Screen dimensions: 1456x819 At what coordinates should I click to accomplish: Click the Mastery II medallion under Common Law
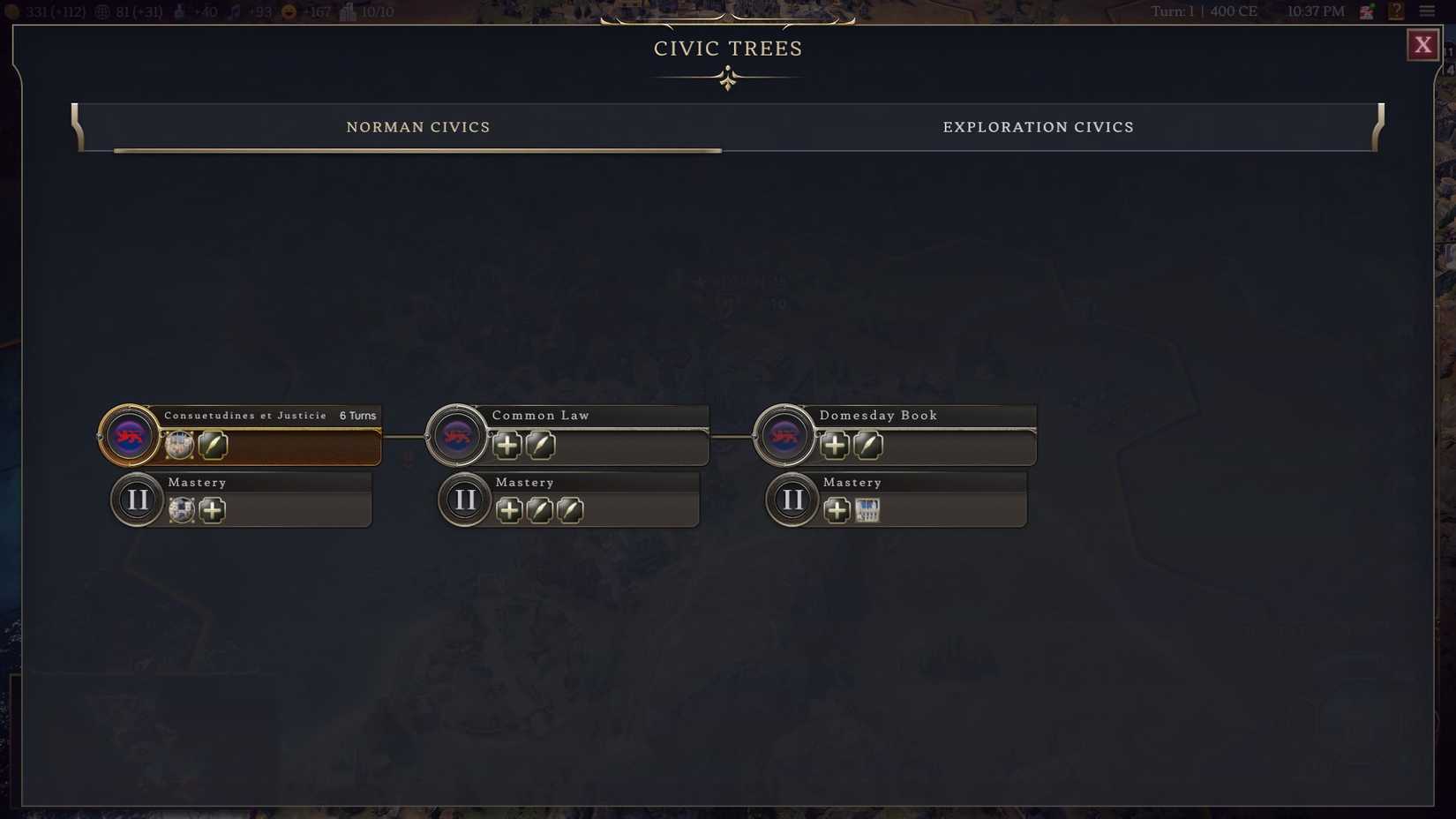pos(464,499)
